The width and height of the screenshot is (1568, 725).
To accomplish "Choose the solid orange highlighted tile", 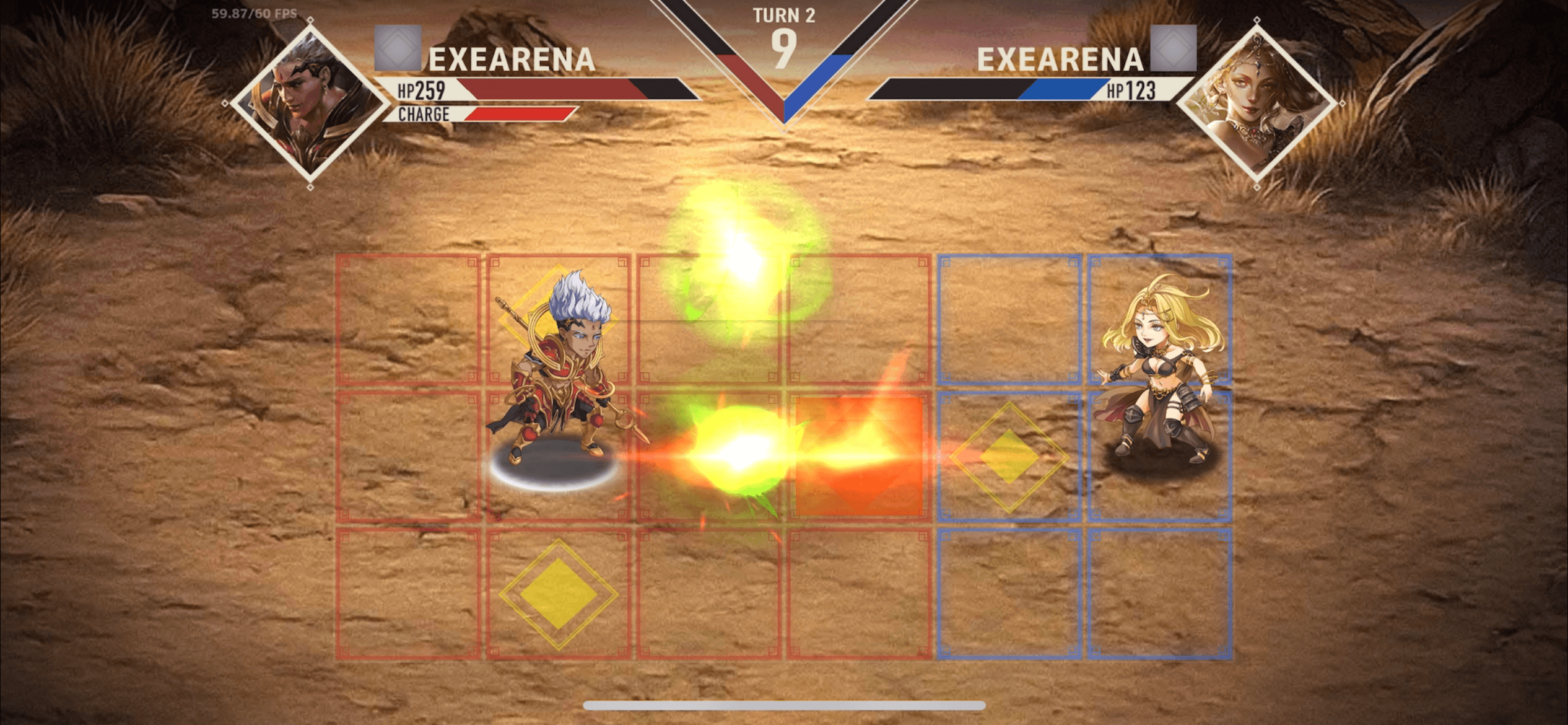I will pos(859,457).
